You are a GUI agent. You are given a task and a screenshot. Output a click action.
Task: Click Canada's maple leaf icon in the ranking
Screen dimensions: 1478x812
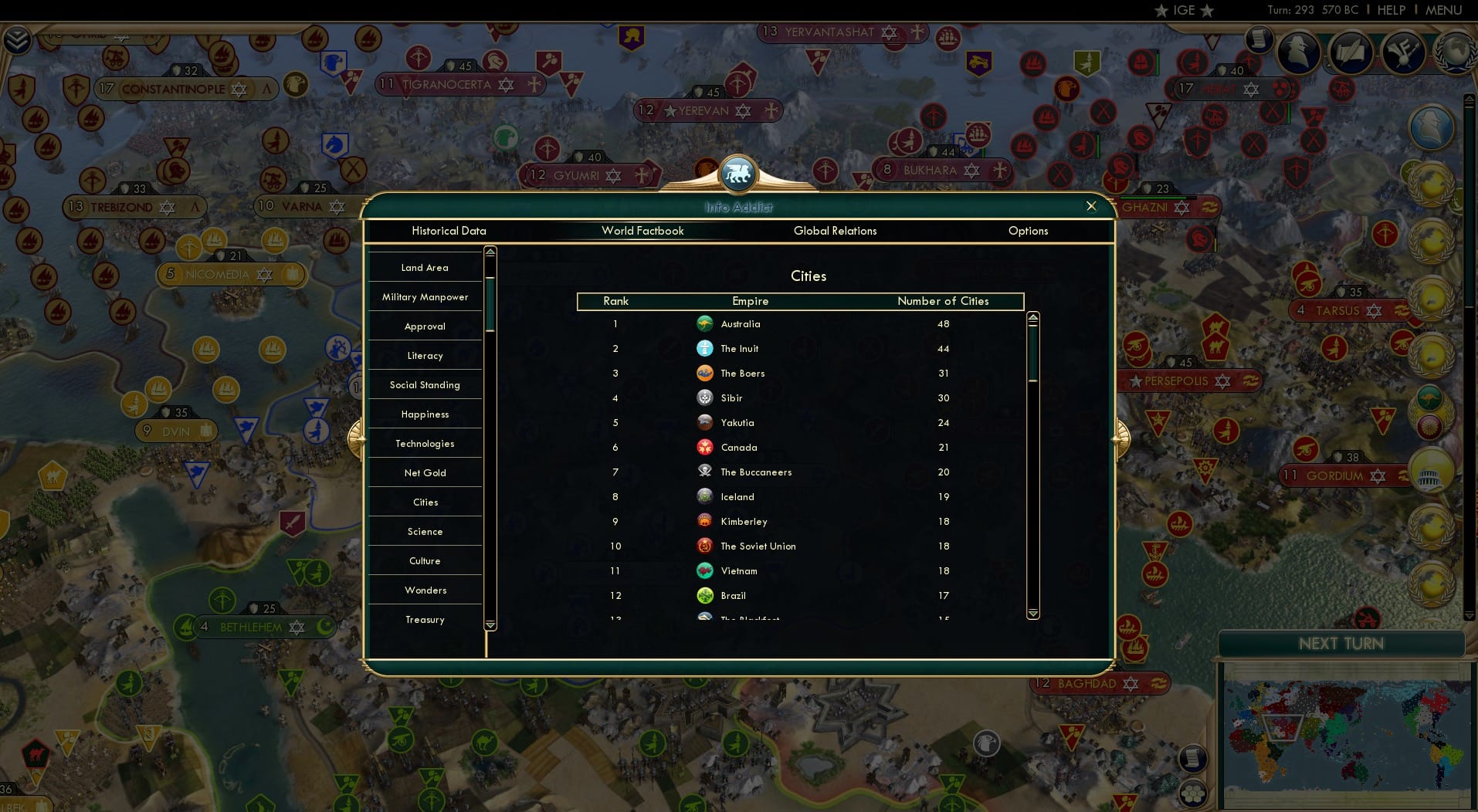pos(705,447)
